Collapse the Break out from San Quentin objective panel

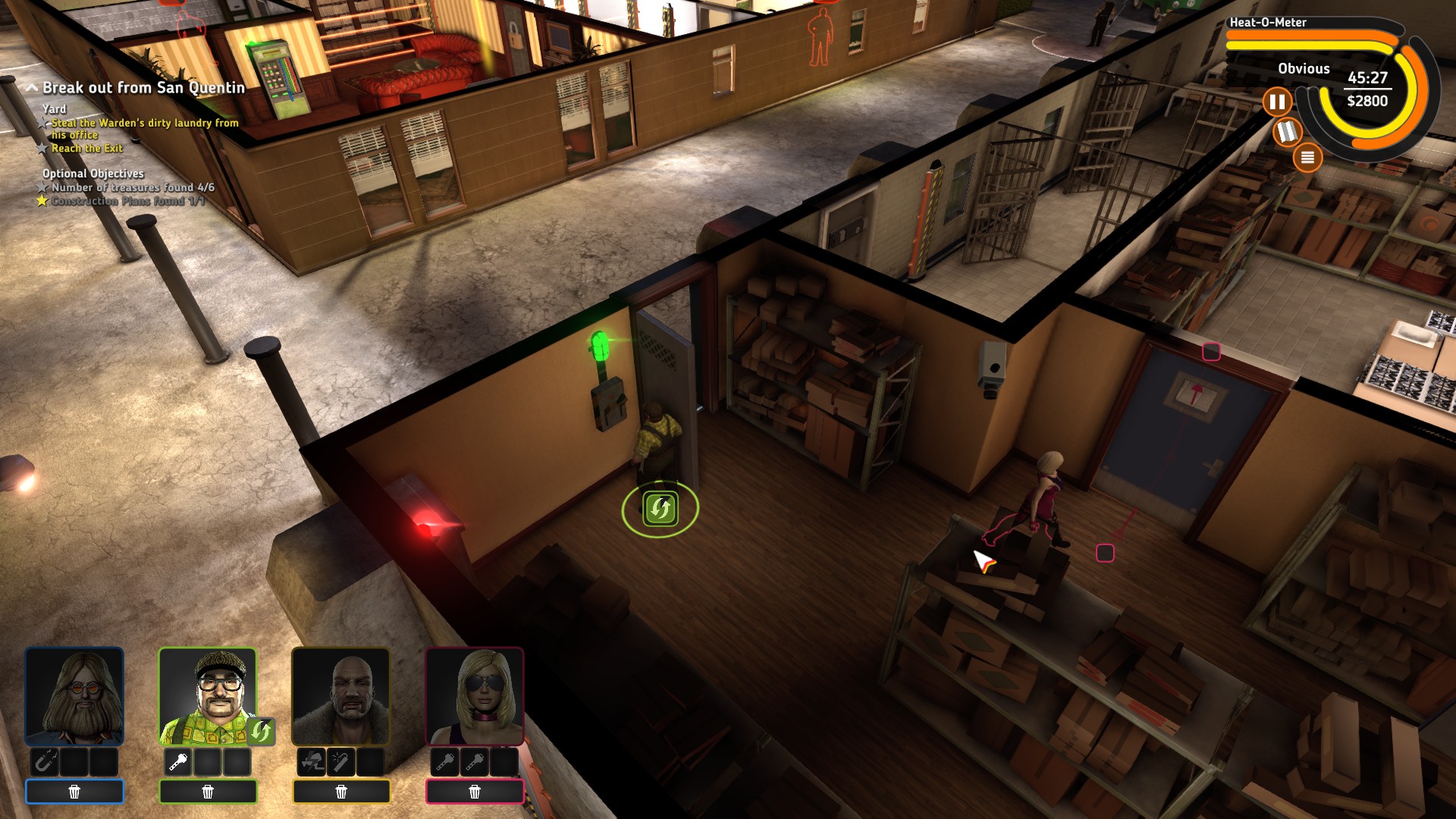pyautogui.click(x=31, y=86)
